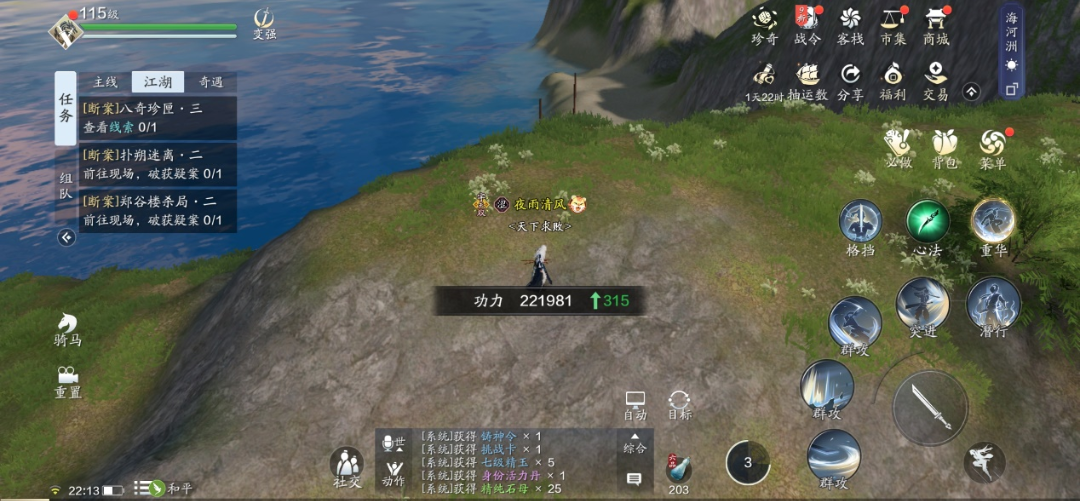The width and height of the screenshot is (1080, 501).
Task: Activate the 格挡 block skill
Action: point(860,226)
